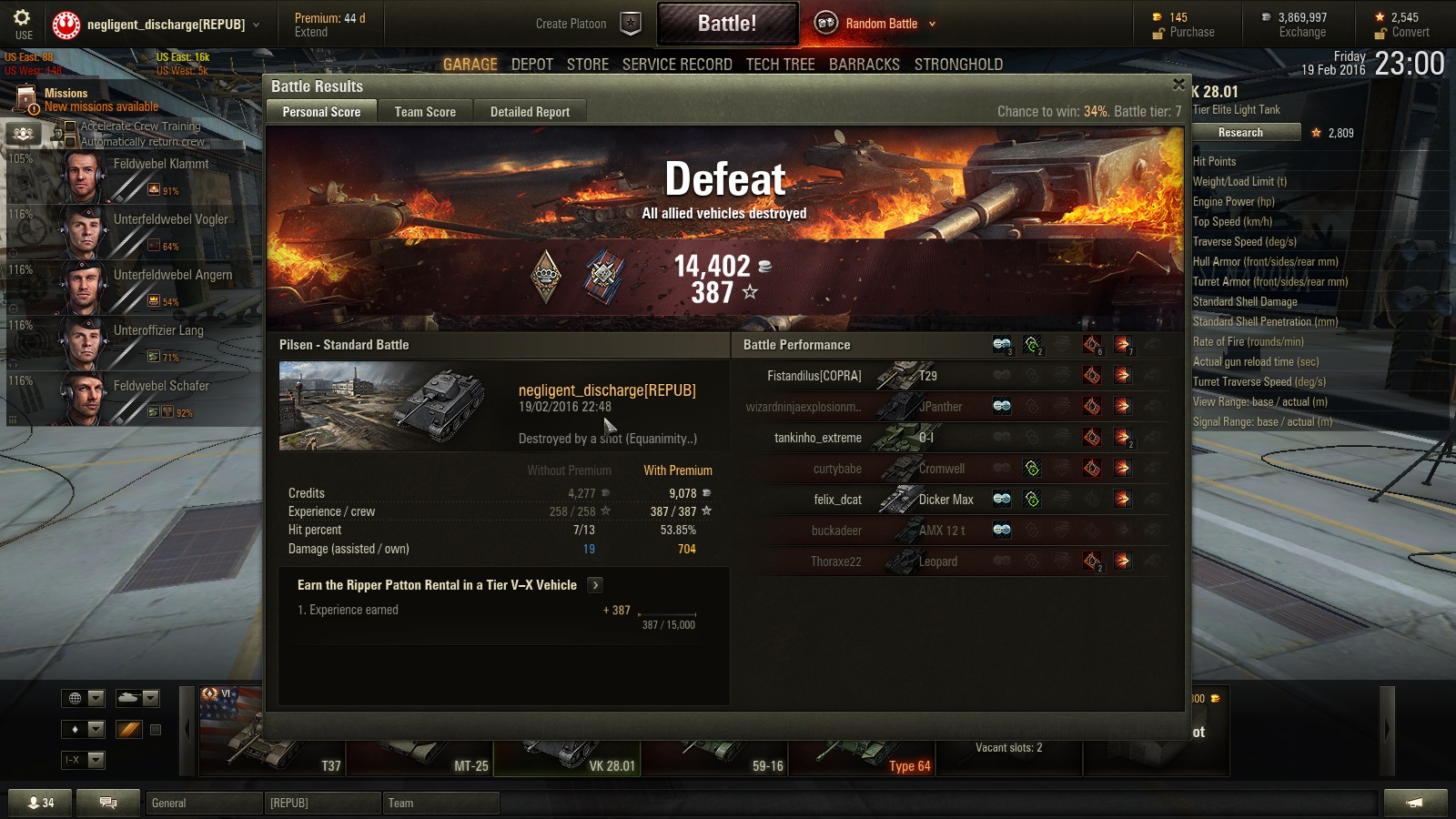
Task: Open the Detailed Report tab
Action: [x=530, y=112]
